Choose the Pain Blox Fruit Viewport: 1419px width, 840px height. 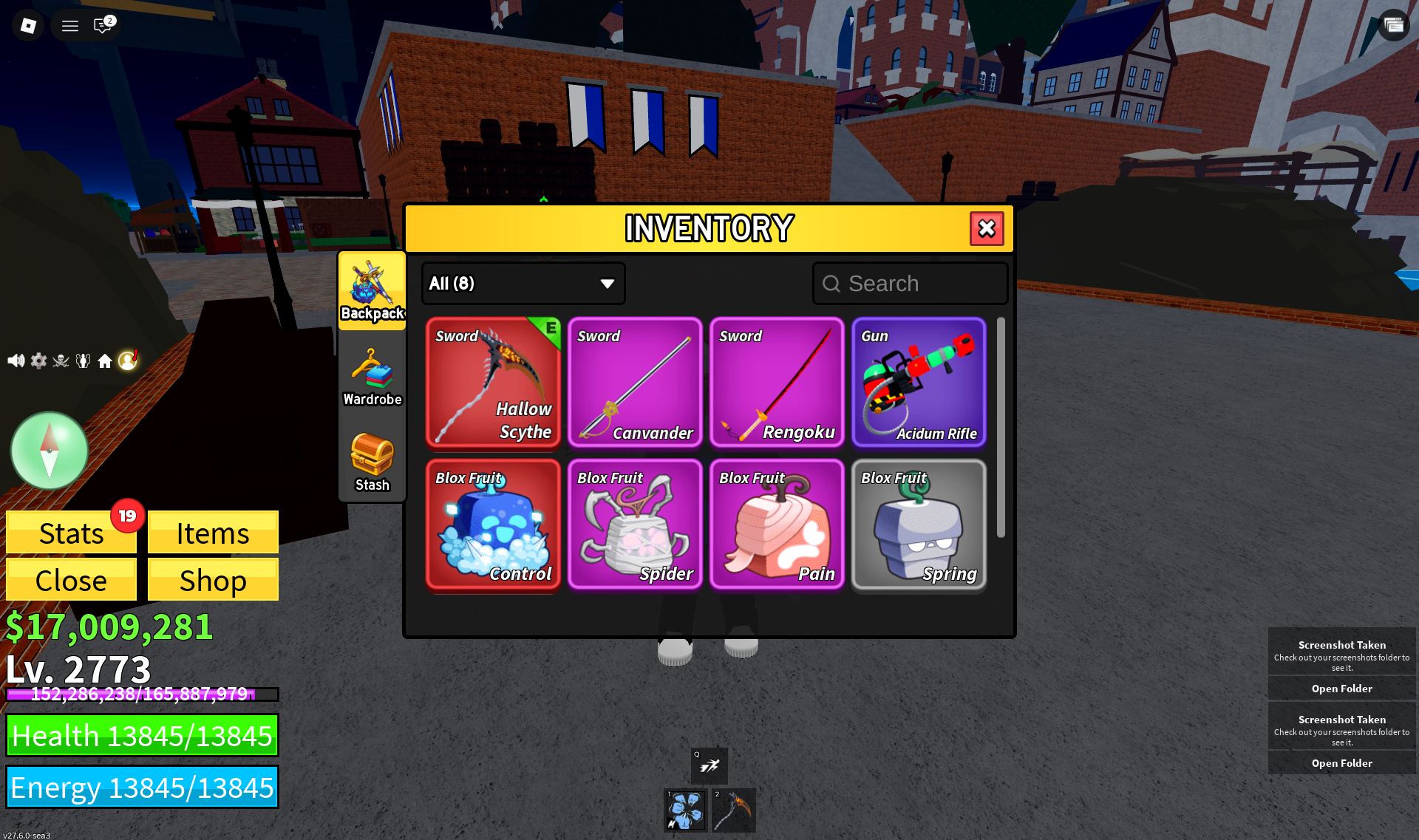777,525
